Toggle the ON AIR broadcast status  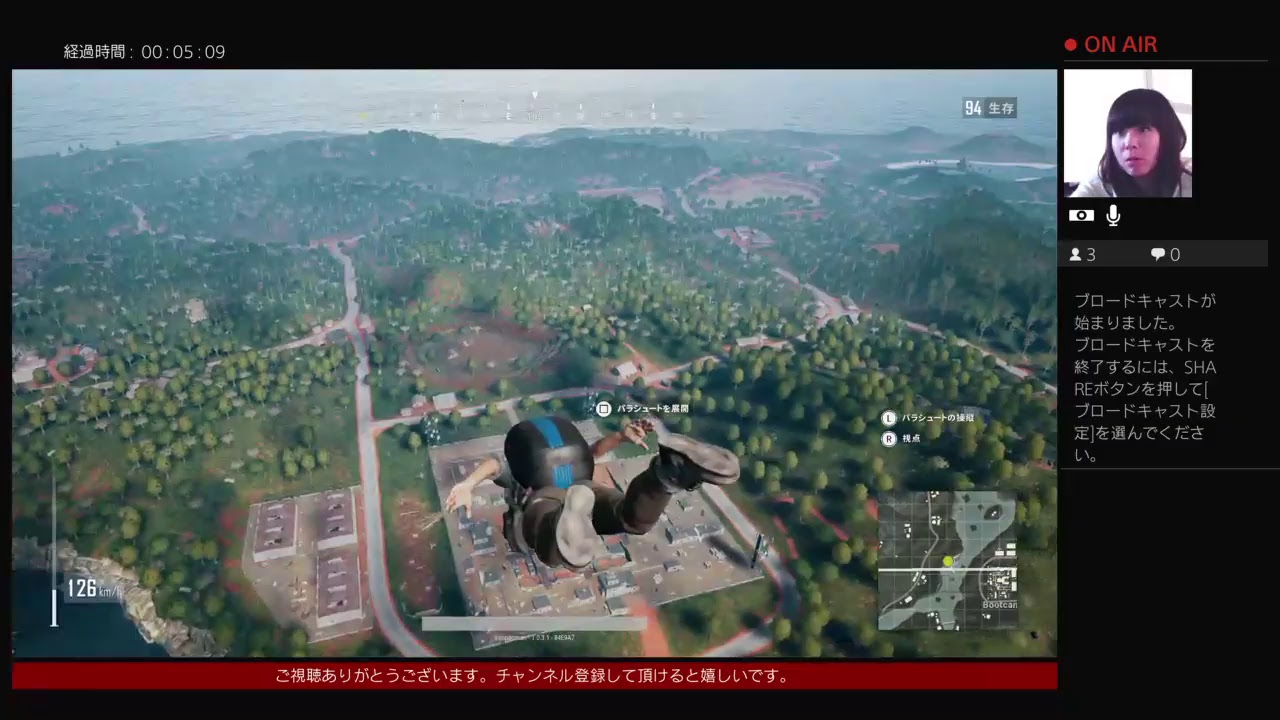coord(1120,44)
